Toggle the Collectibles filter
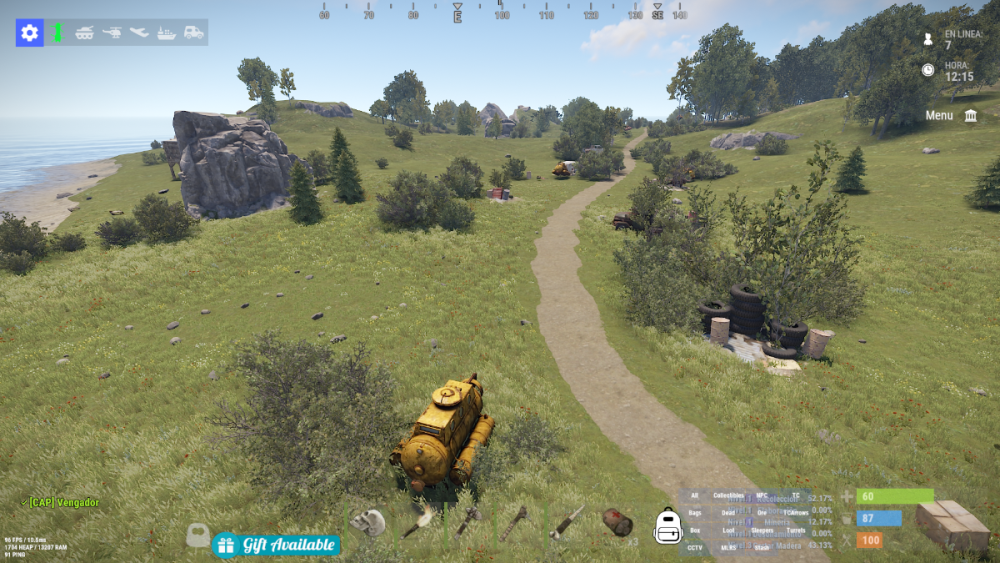 point(729,495)
